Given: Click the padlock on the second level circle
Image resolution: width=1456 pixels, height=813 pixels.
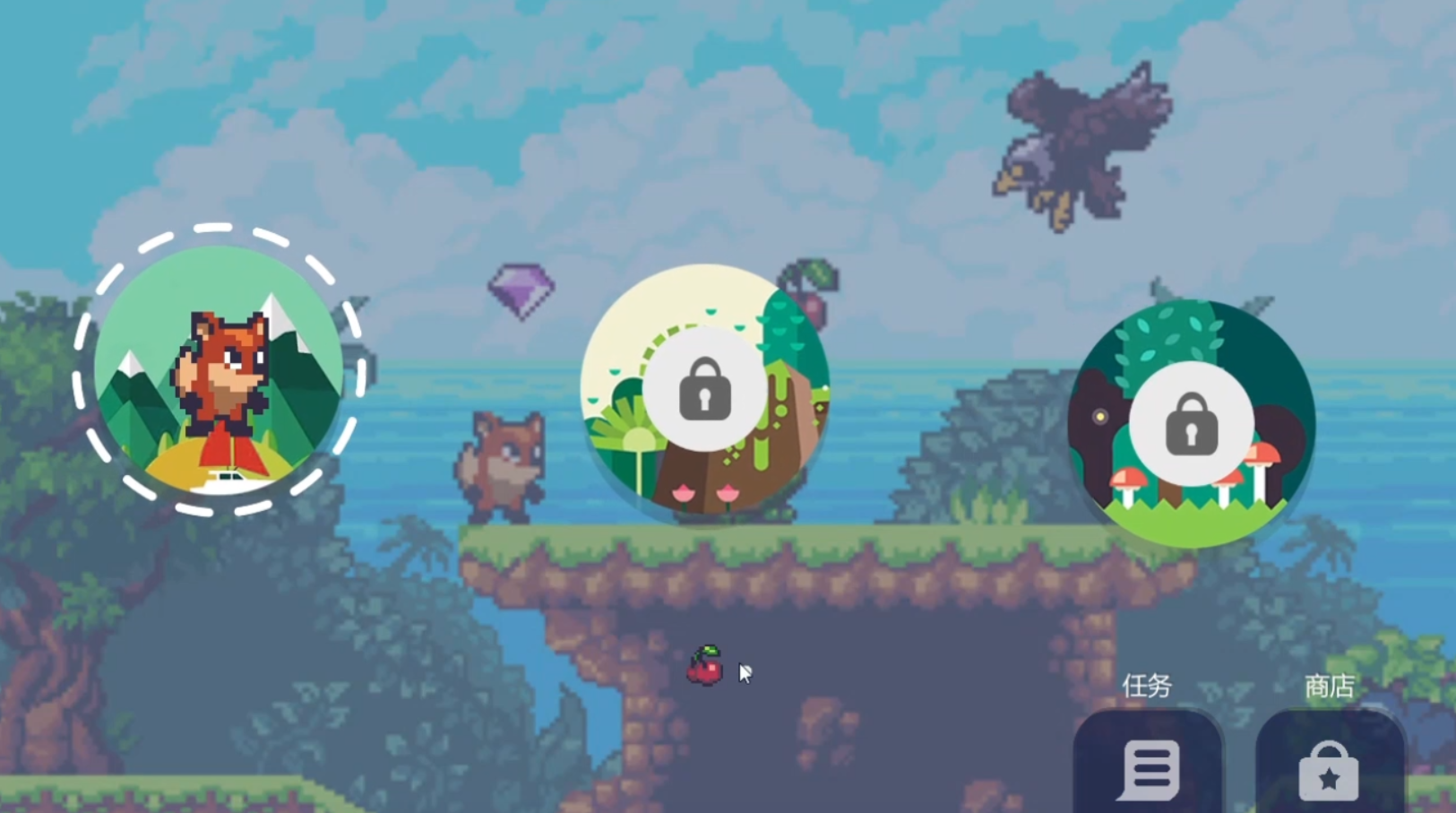Looking at the screenshot, I should tap(705, 389).
